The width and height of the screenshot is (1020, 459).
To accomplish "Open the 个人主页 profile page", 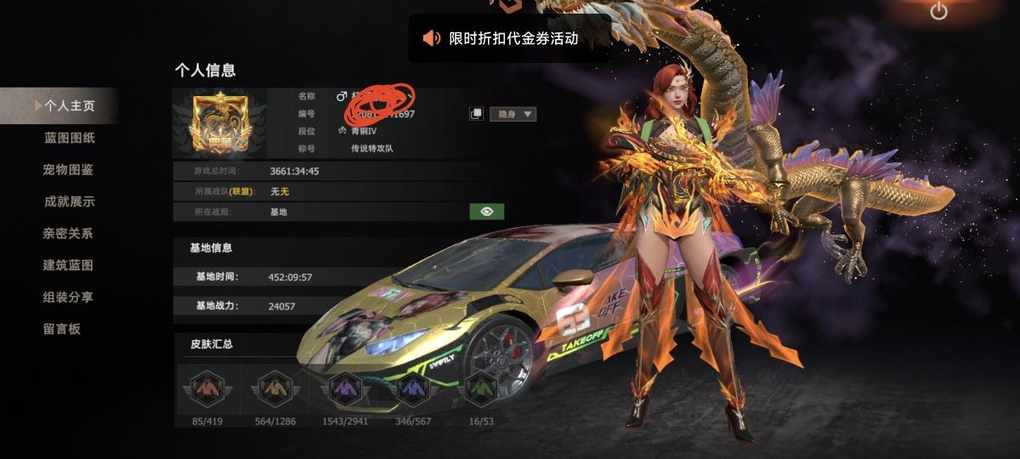I will click(68, 105).
